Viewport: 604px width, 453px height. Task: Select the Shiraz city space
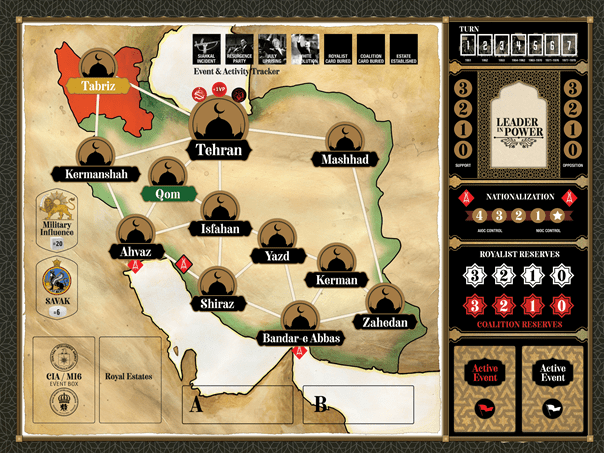[x=218, y=287]
